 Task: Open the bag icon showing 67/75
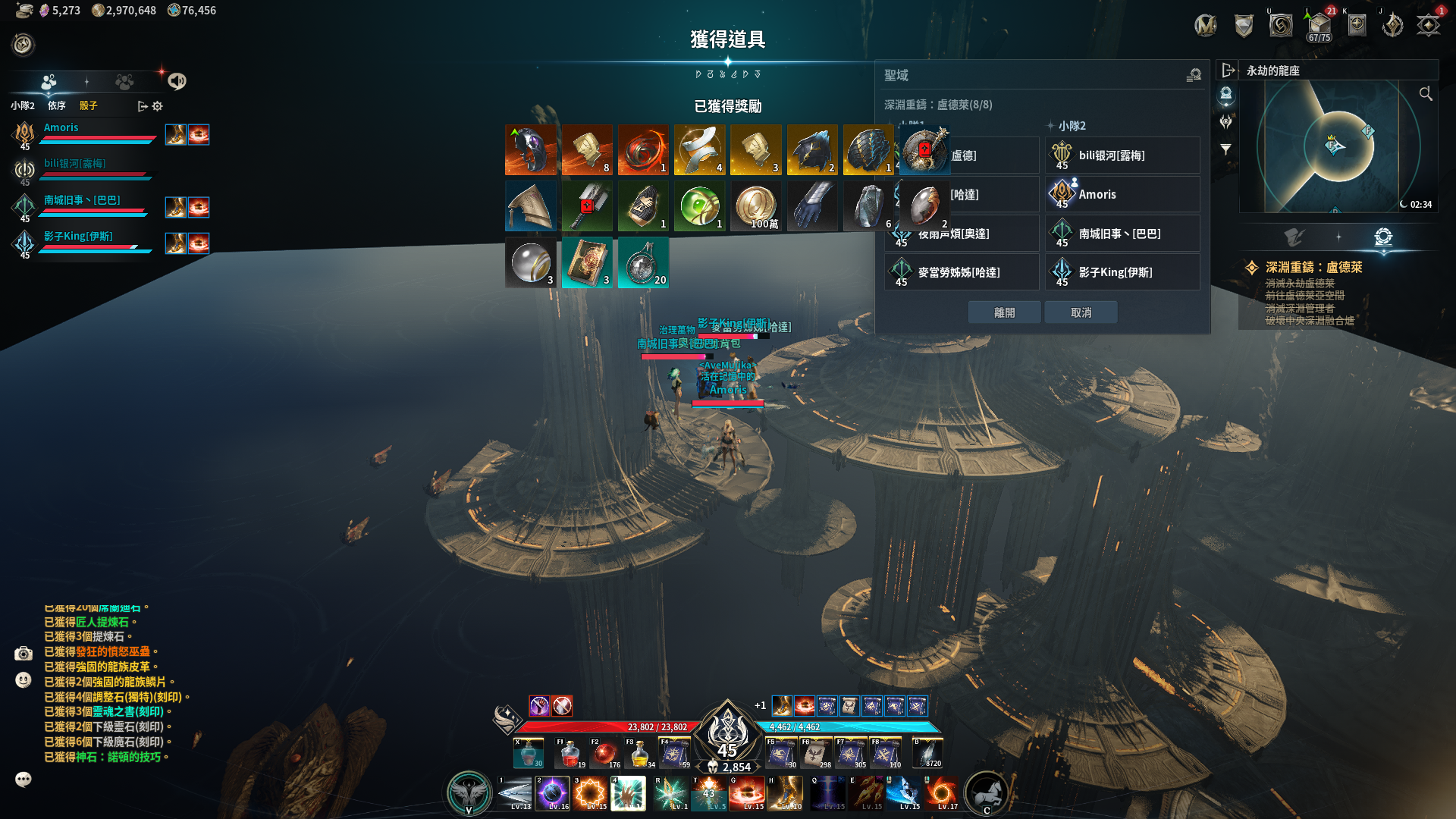(x=1319, y=27)
